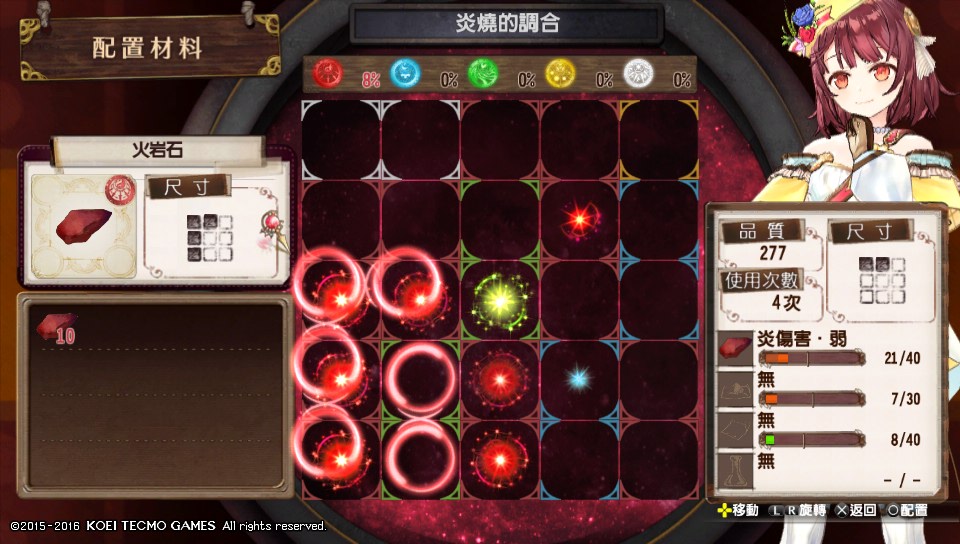Click the blue water element icon
The height and width of the screenshot is (544, 960).
[405, 73]
